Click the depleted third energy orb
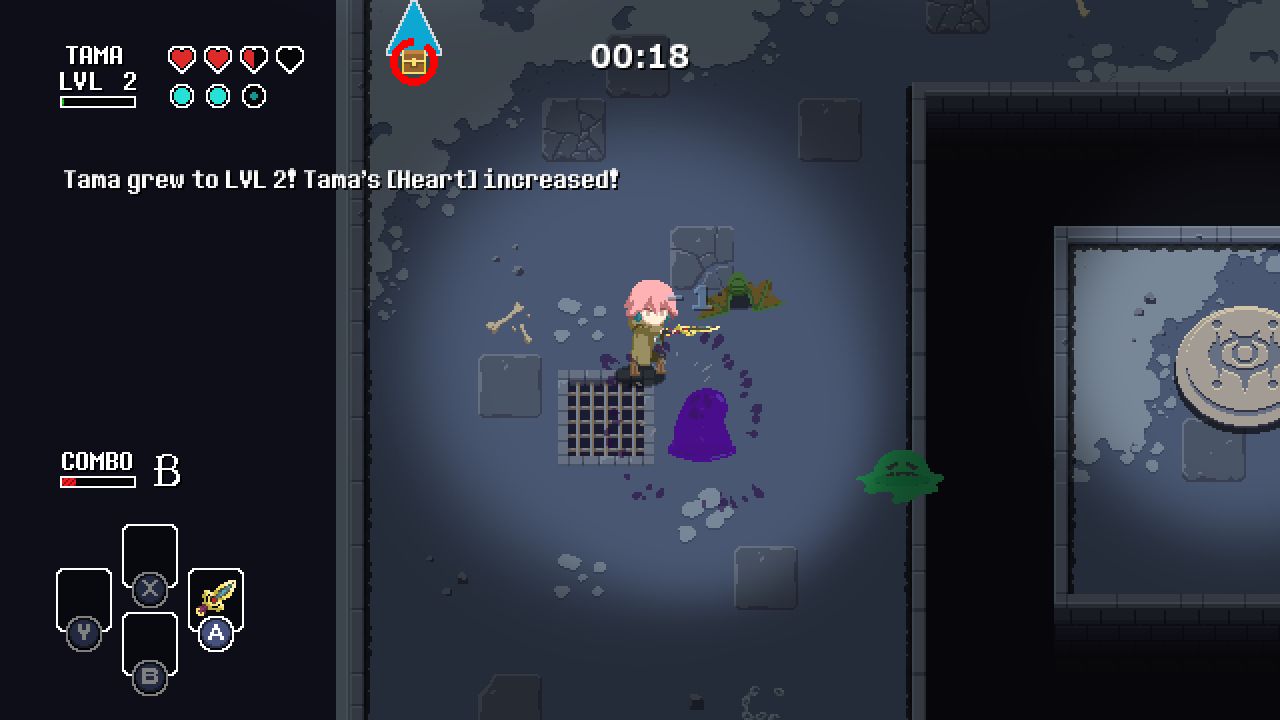This screenshot has width=1280, height=720. pos(255,96)
